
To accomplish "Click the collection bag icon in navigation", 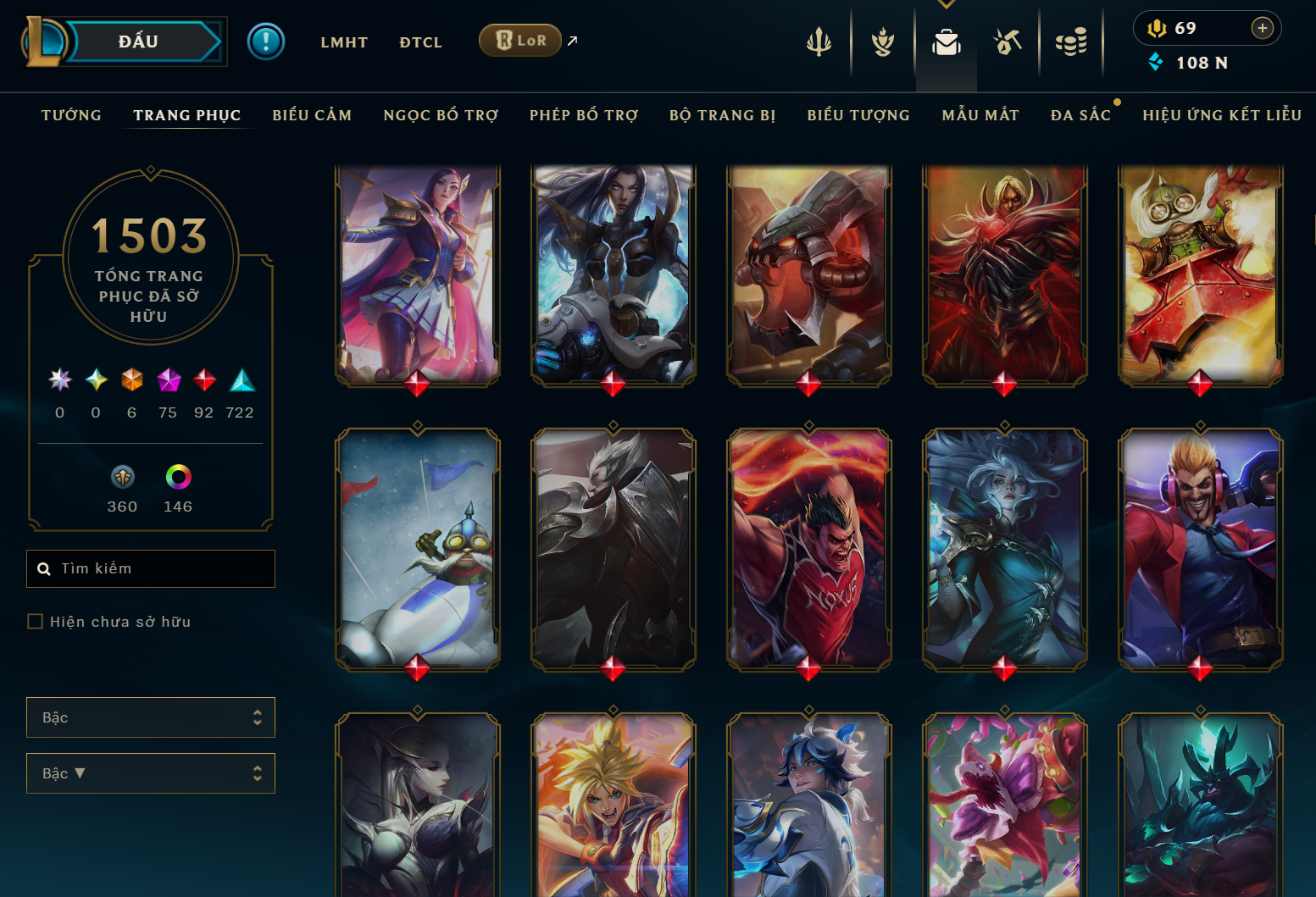I will [x=946, y=41].
